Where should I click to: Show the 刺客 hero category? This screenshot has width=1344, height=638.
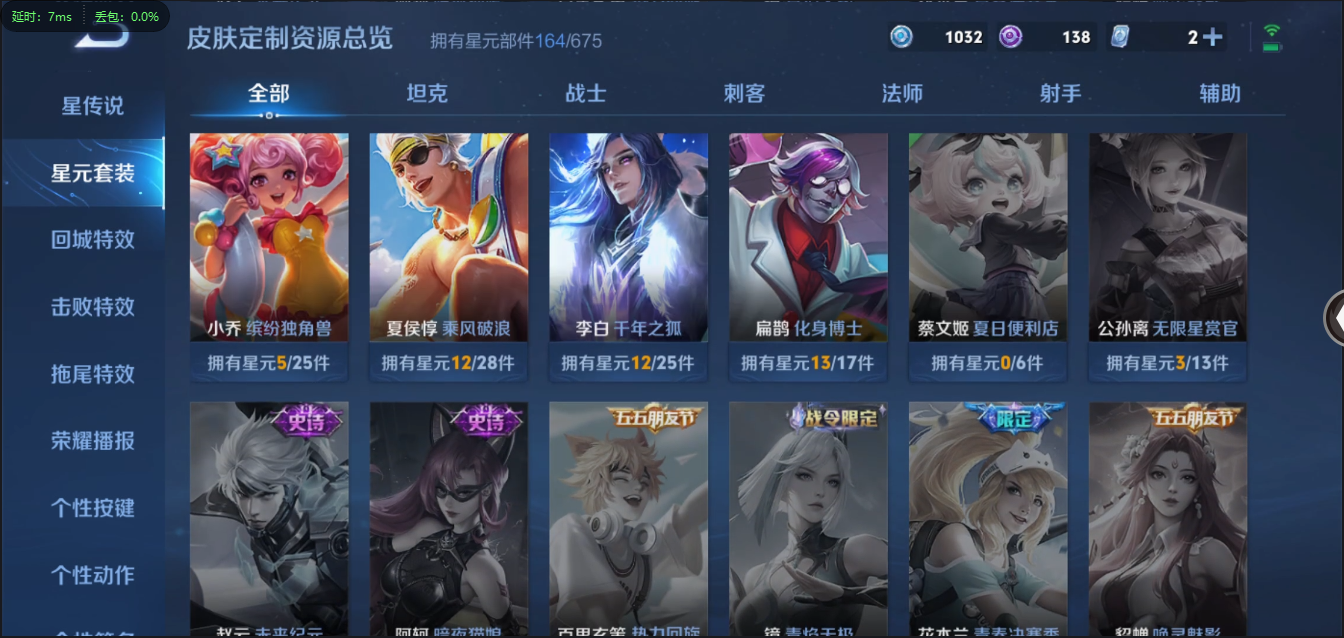(744, 94)
